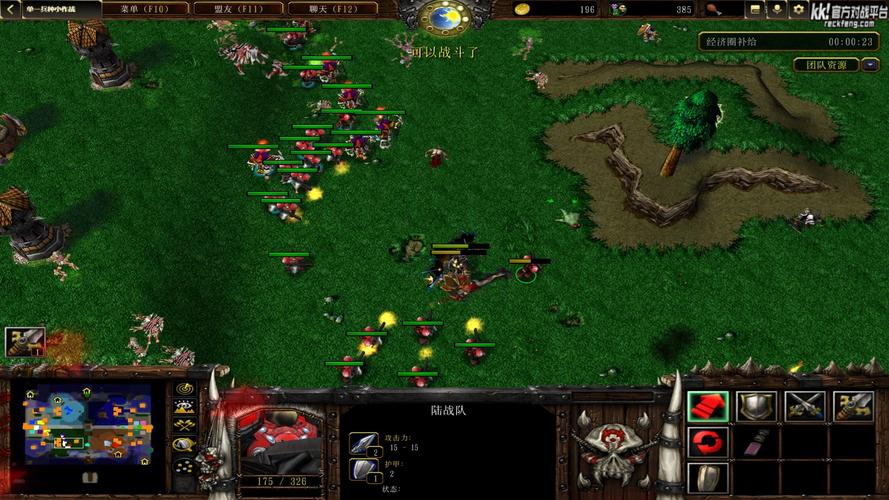Toggle the minimap terrain display button
This screenshot has height=500, width=889.
pos(184,407)
